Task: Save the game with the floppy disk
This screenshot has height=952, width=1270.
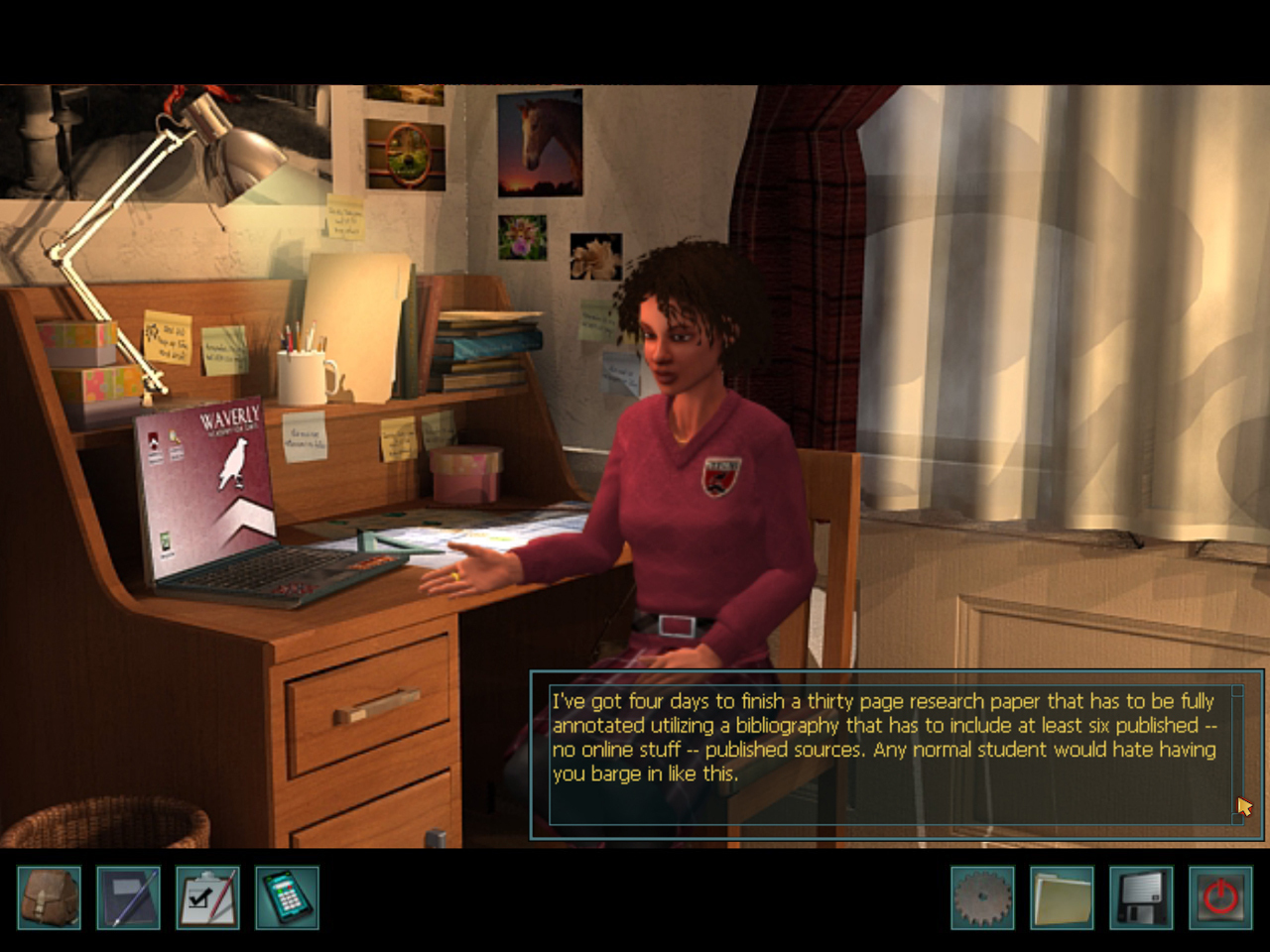Action: tap(1139, 897)
